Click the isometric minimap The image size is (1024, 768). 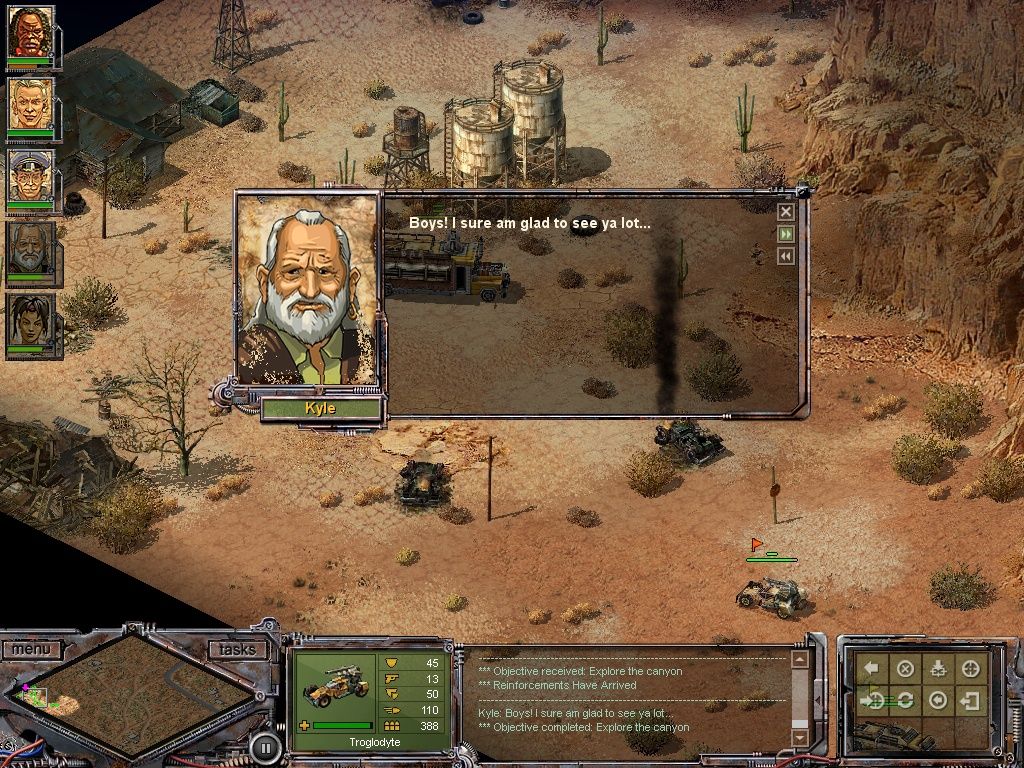(136, 694)
